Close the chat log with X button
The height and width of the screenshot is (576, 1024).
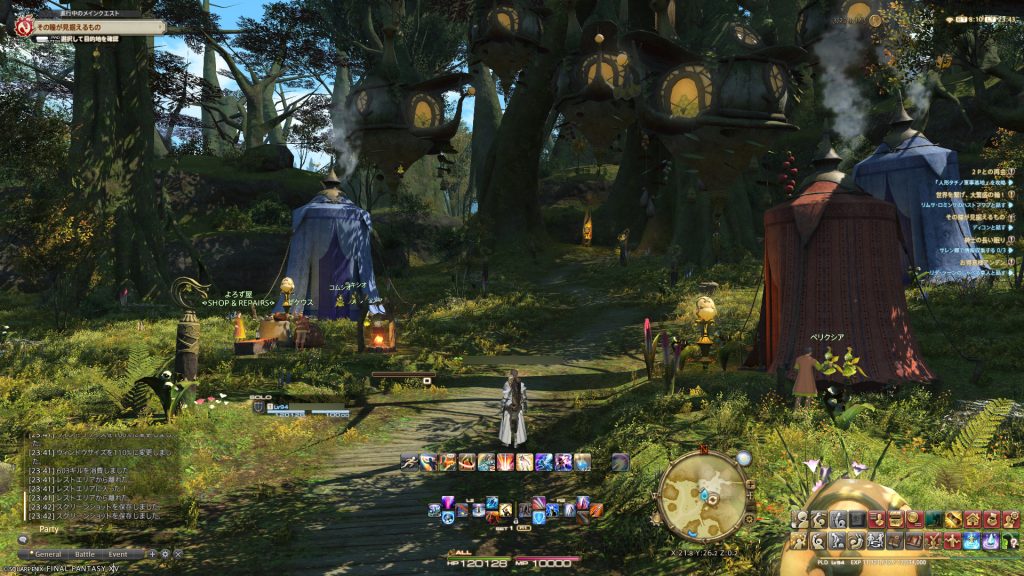(x=178, y=553)
